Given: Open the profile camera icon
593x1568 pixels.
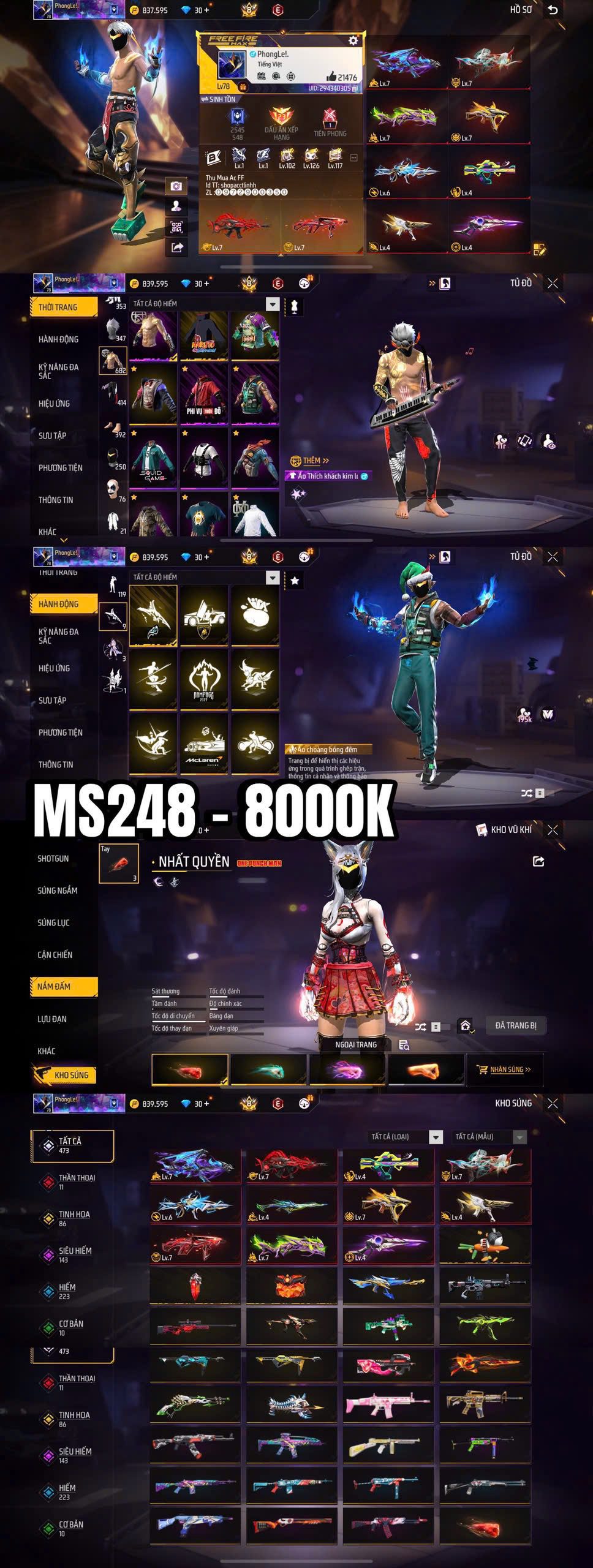Looking at the screenshot, I should click(176, 186).
